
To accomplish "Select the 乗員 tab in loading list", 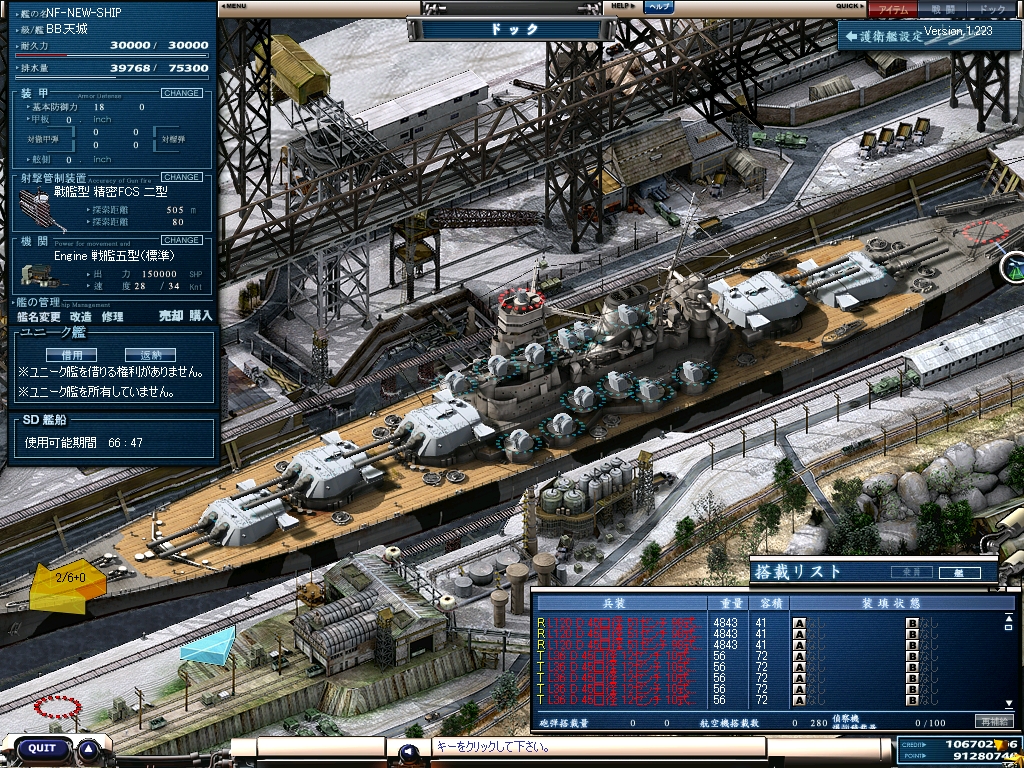I will (910, 573).
